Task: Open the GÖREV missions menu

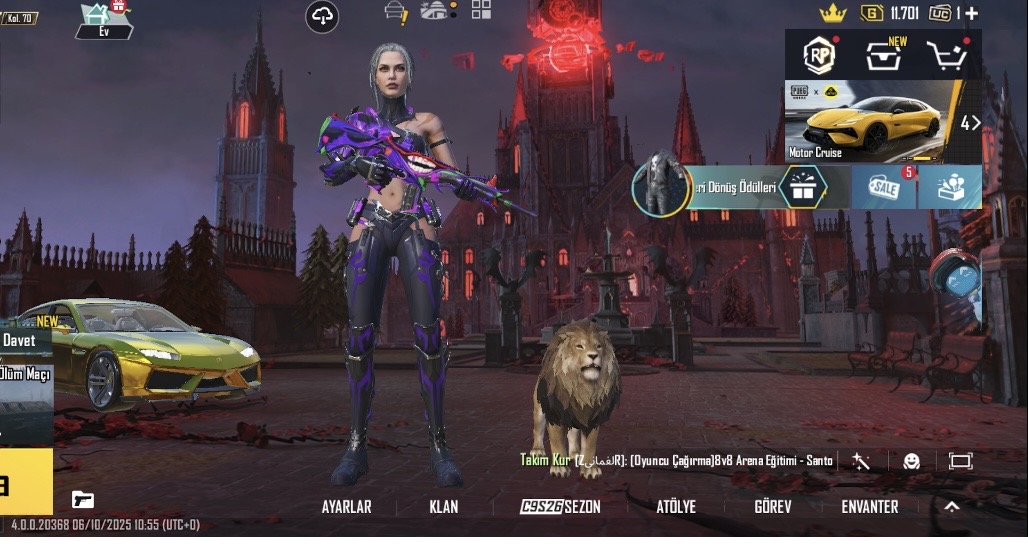Action: pos(772,507)
